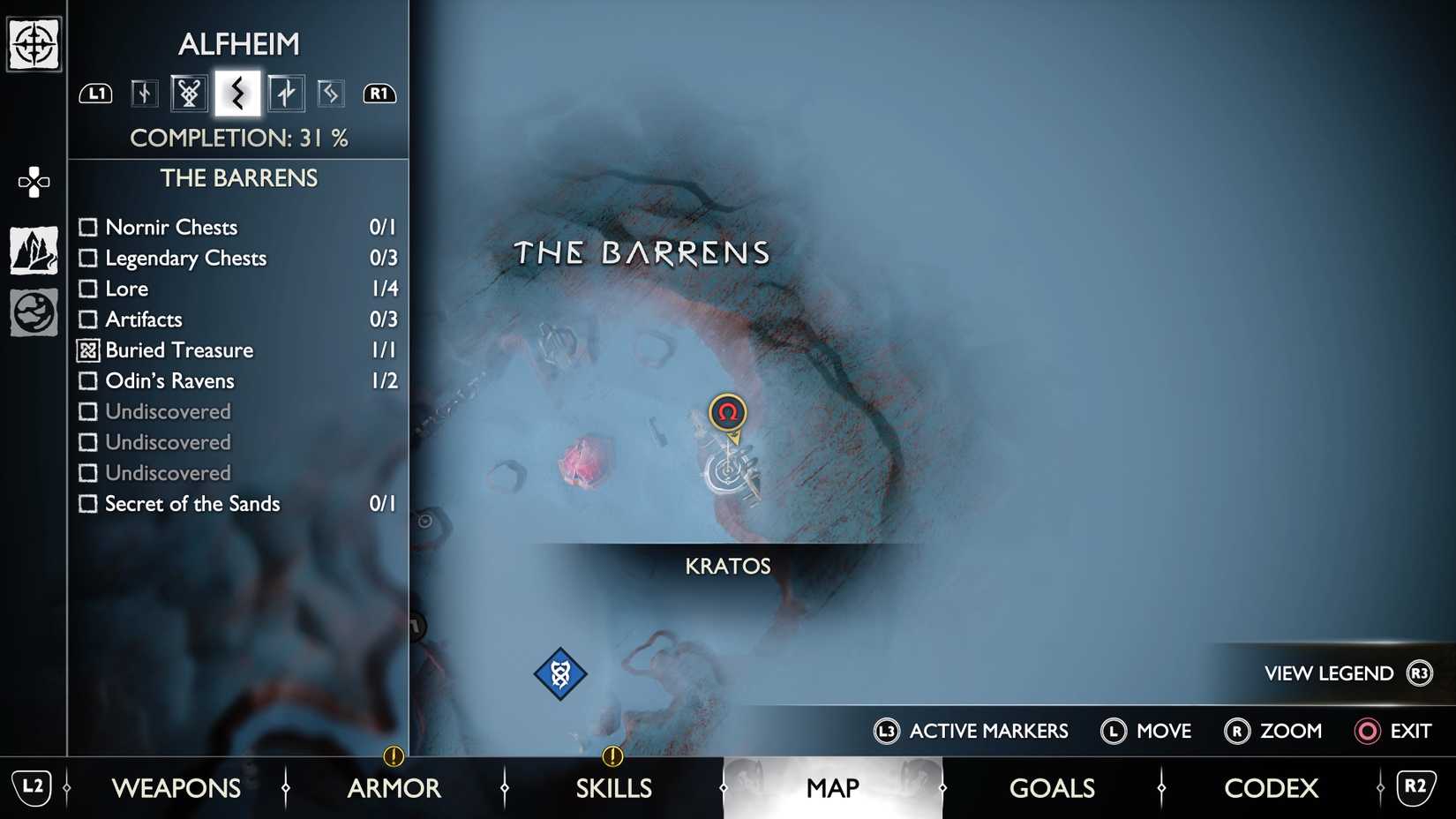Check the Secret of the Sands checkbox
1456x819 pixels.
pyautogui.click(x=88, y=504)
